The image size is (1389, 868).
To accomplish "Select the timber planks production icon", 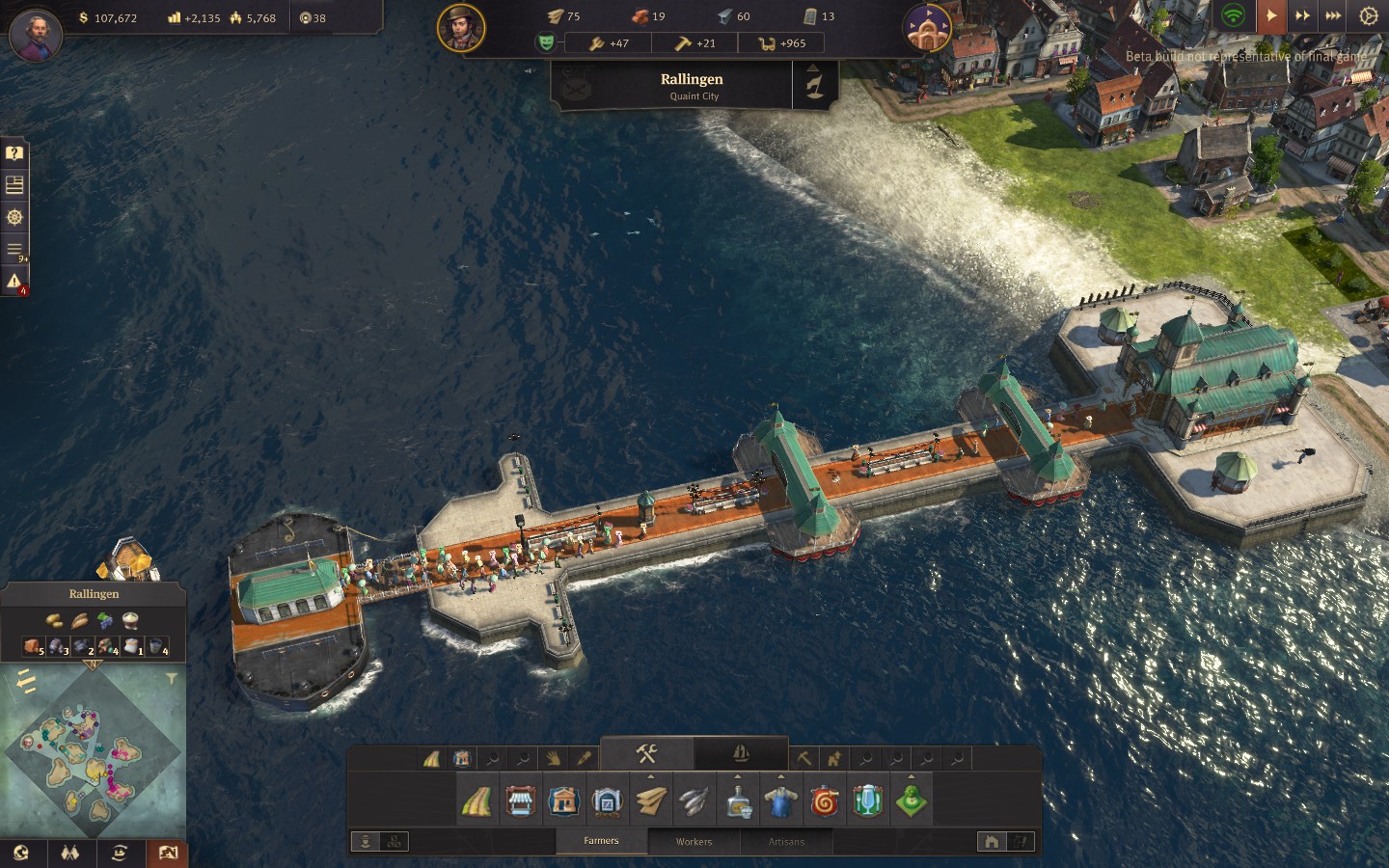I will click(651, 801).
